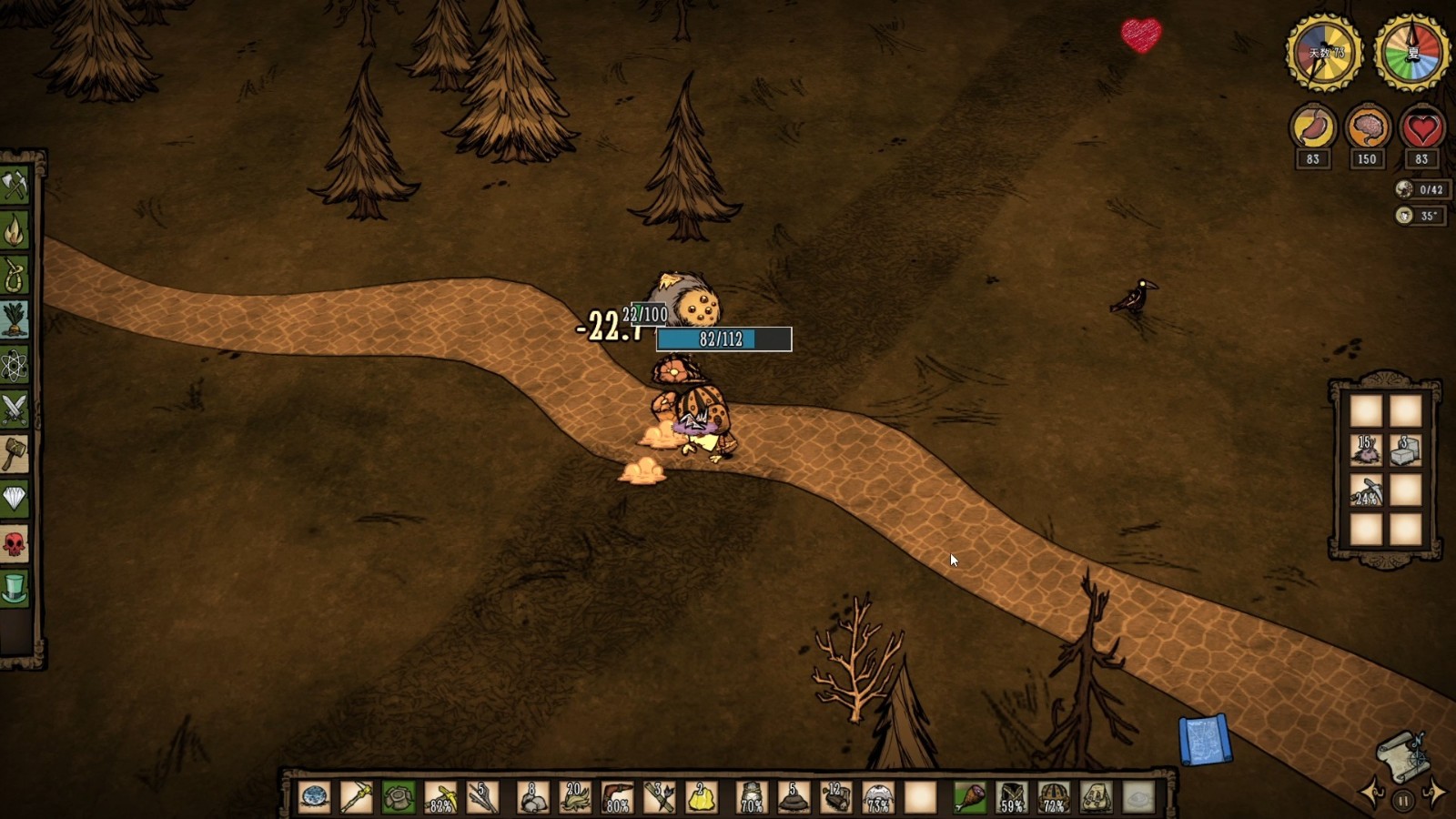Viewport: 1456px width, 819px height.
Task: Open the hammer Structures crafting tab
Action: coord(15,454)
